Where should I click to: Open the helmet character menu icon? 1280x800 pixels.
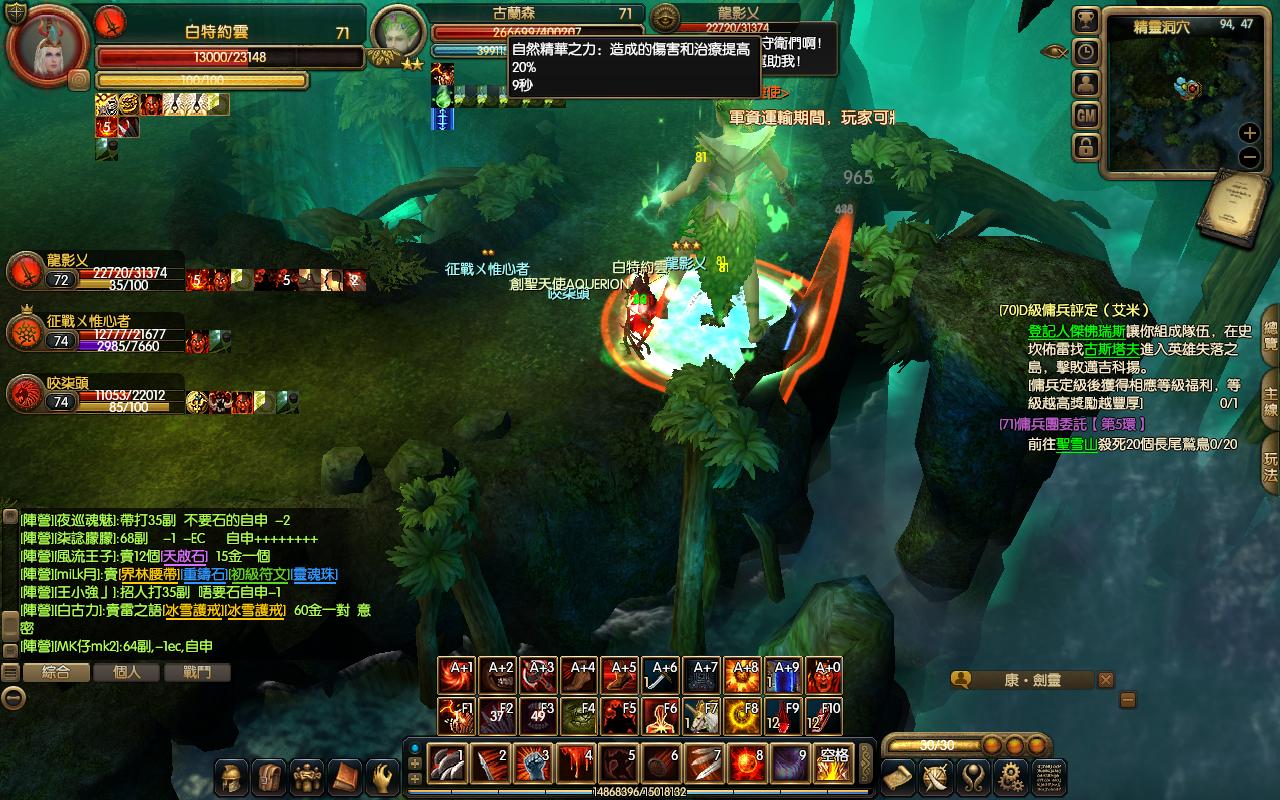[231, 777]
